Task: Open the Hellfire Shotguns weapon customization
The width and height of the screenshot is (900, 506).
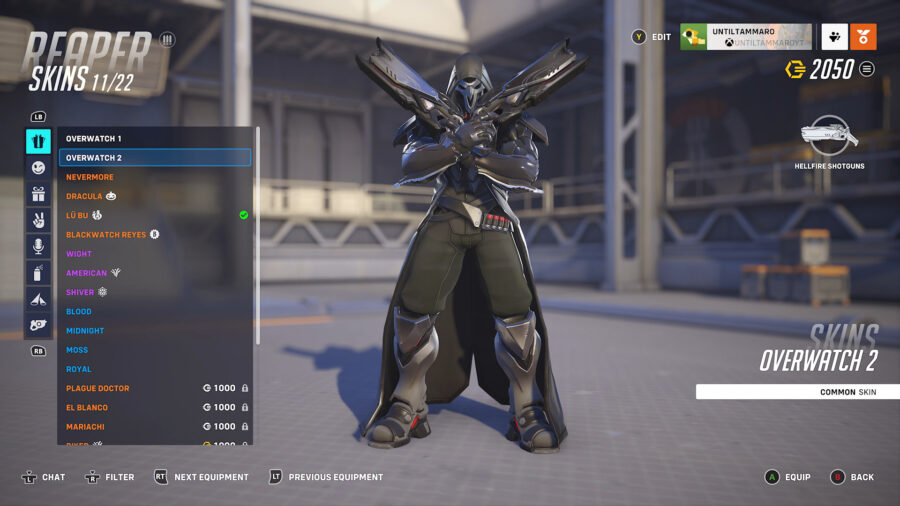Action: 829,138
